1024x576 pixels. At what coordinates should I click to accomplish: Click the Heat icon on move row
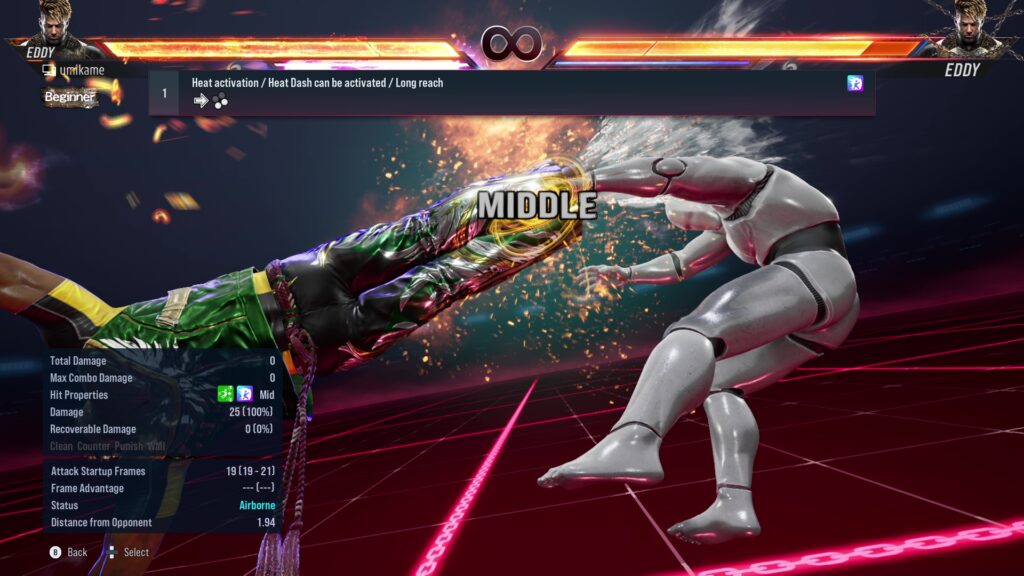pyautogui.click(x=855, y=84)
